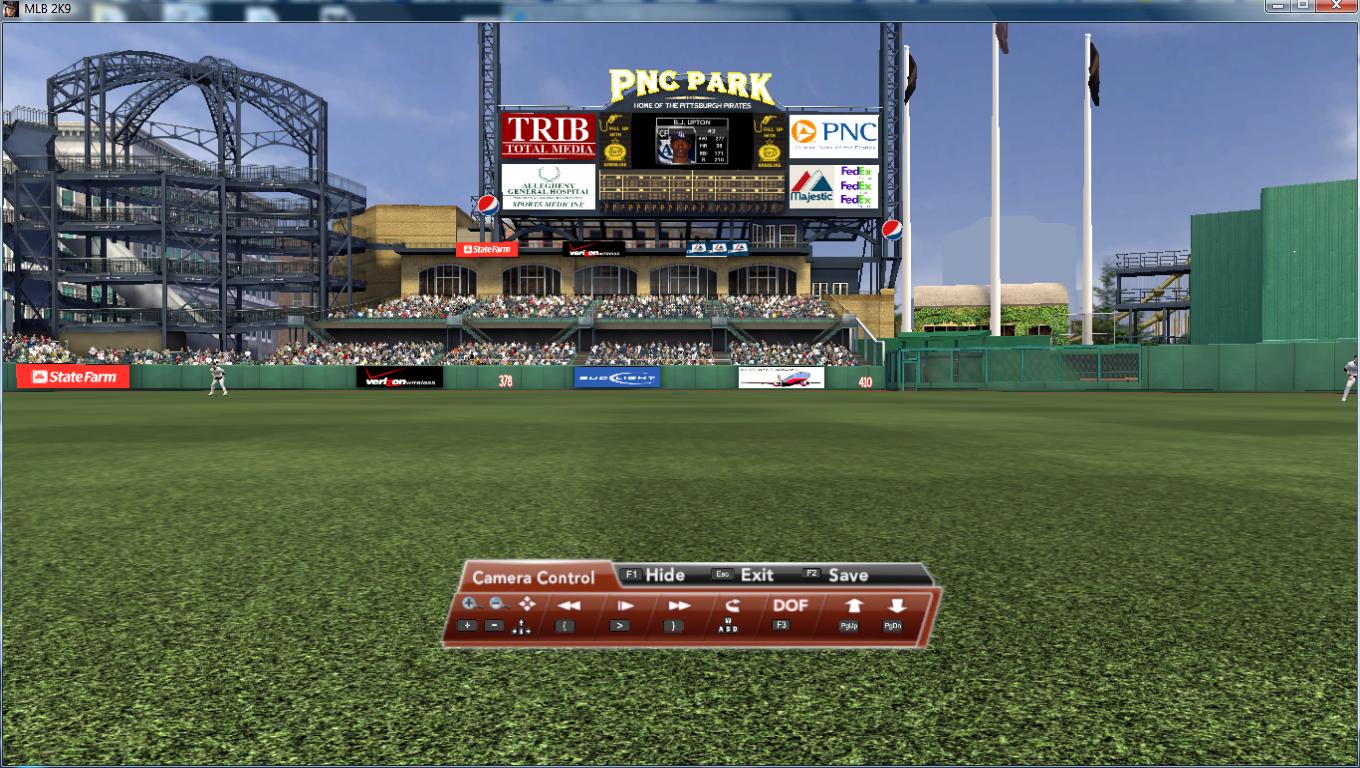Toggle the DOF depth-of-field option
The width and height of the screenshot is (1360, 768).
(790, 605)
